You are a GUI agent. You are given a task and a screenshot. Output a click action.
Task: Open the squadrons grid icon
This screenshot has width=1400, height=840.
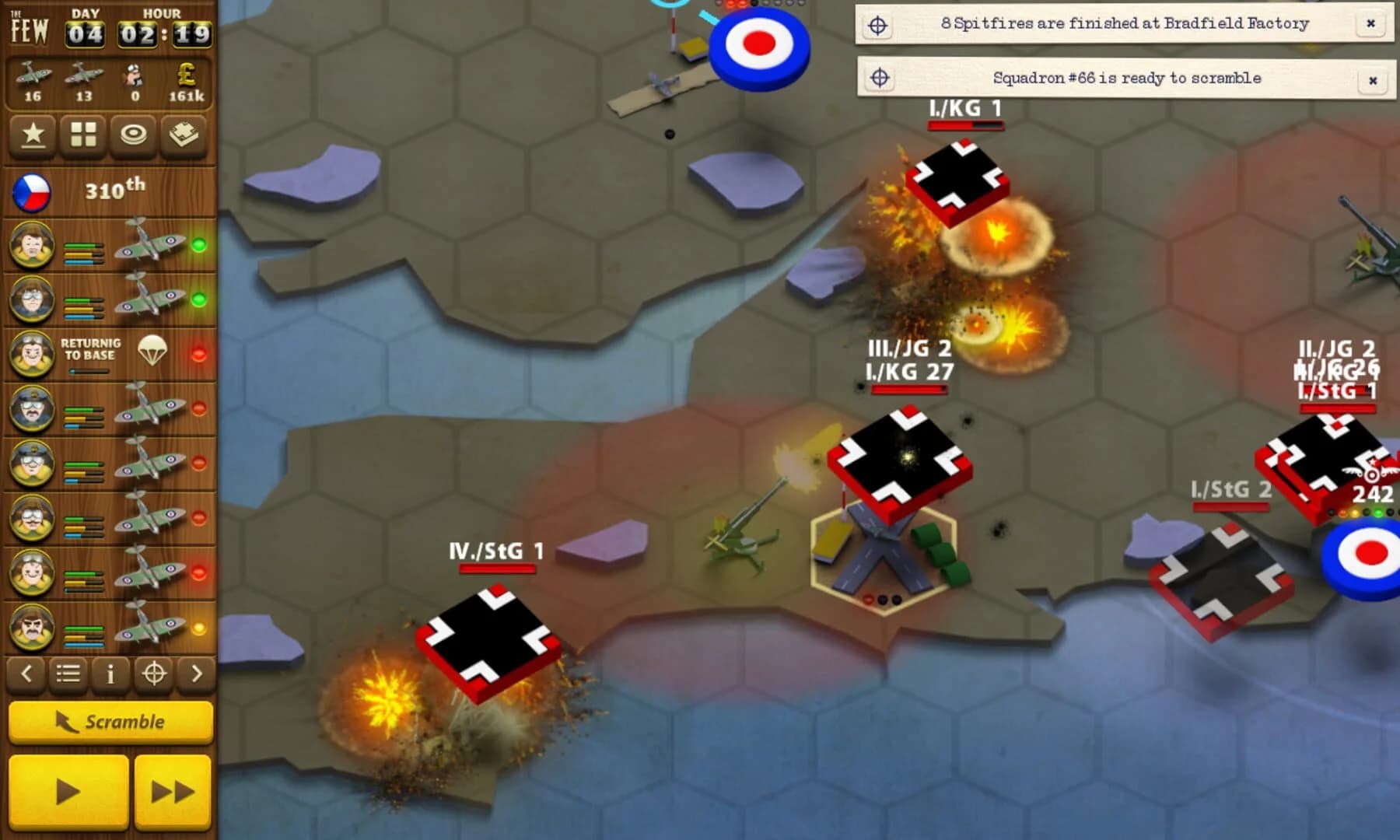pyautogui.click(x=82, y=136)
